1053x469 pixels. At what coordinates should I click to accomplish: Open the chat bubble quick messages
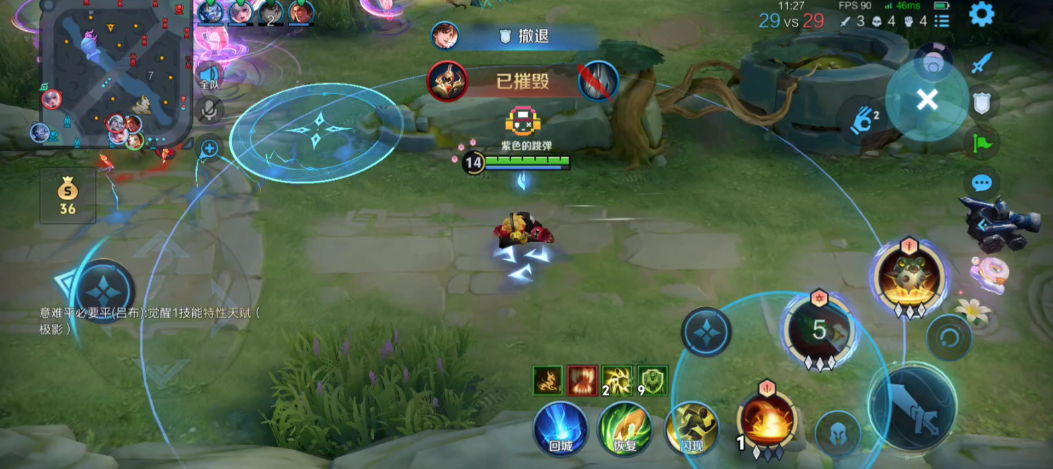point(982,184)
